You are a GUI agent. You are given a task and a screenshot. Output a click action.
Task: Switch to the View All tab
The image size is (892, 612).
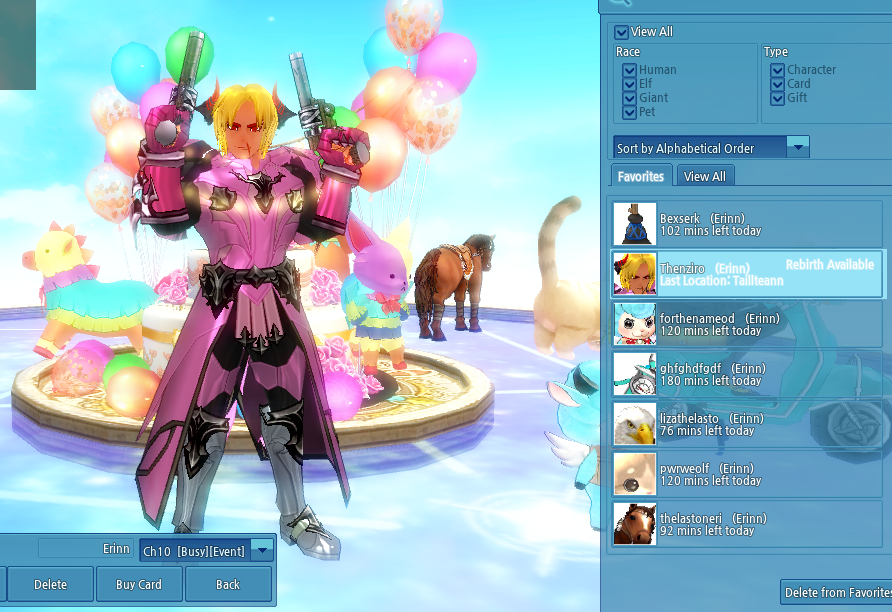705,176
